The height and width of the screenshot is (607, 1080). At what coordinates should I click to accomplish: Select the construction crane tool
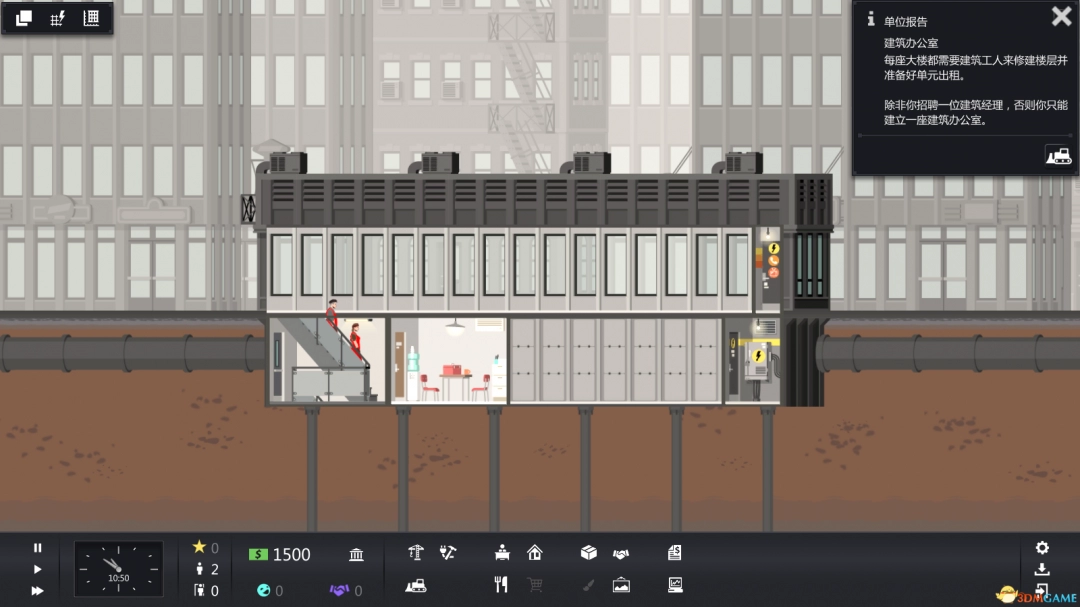(416, 552)
